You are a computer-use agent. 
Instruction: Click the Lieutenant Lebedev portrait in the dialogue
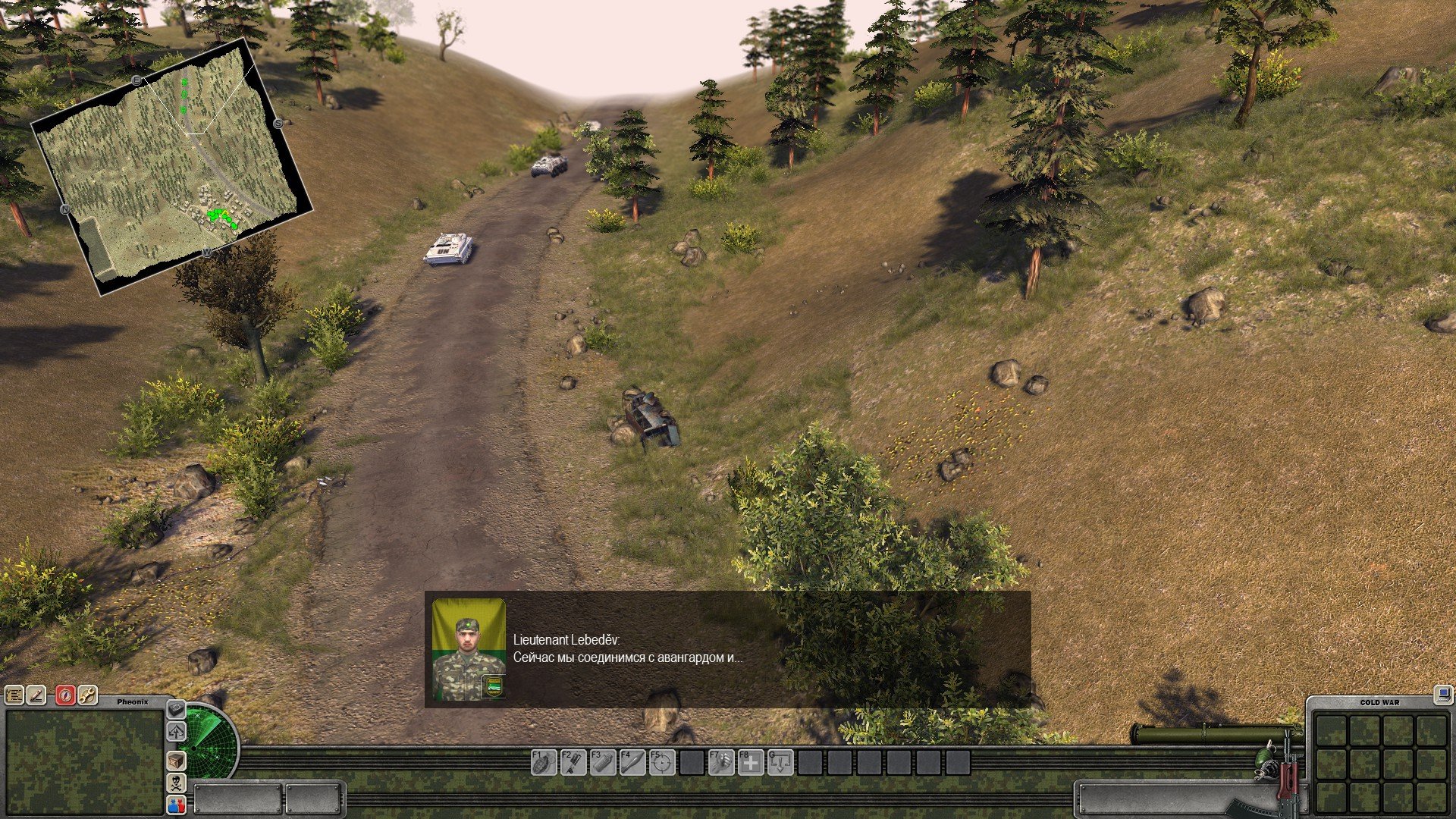(469, 649)
